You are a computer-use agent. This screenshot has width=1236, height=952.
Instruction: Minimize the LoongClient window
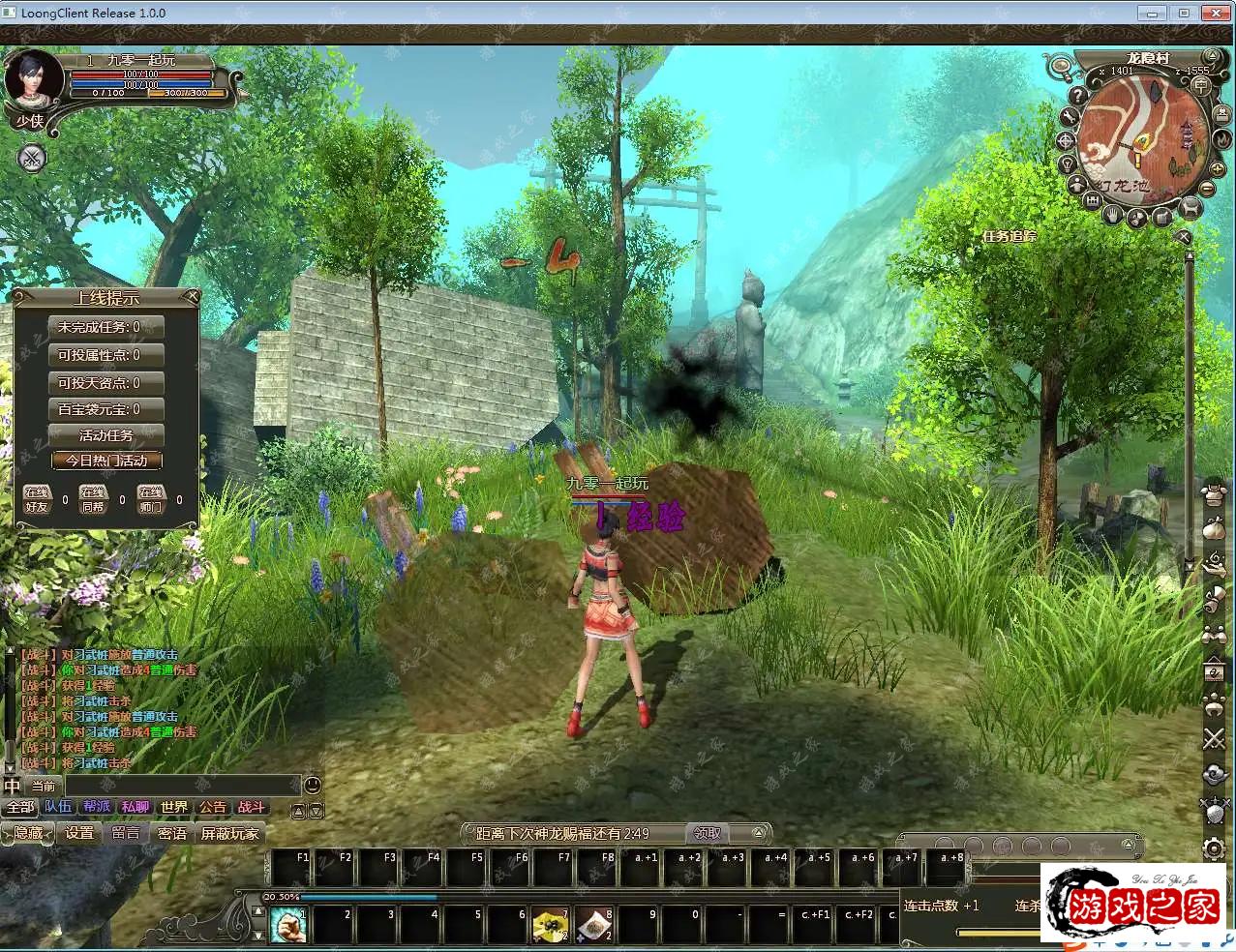coord(1150,13)
